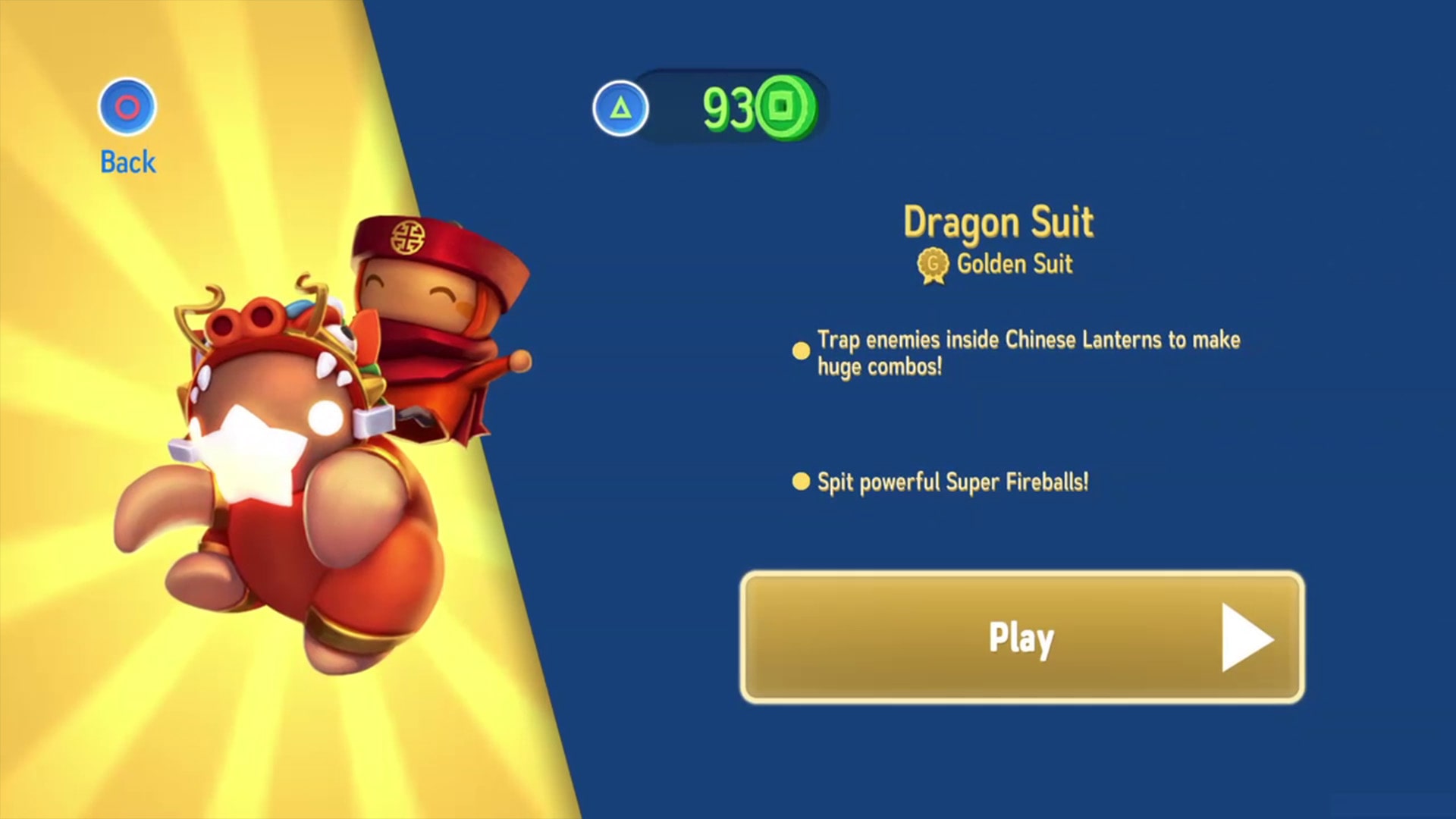Image resolution: width=1456 pixels, height=819 pixels.
Task: Click the currency amount showing 93
Action: [x=728, y=107]
